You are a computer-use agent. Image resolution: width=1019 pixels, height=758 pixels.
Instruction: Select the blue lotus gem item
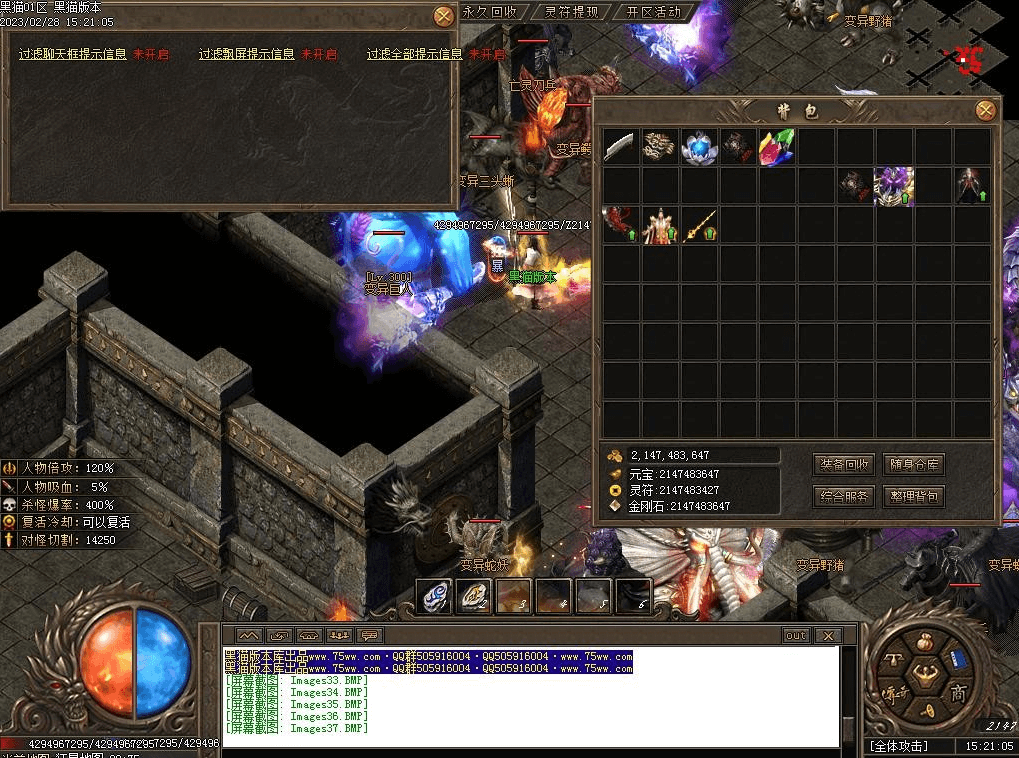point(699,147)
